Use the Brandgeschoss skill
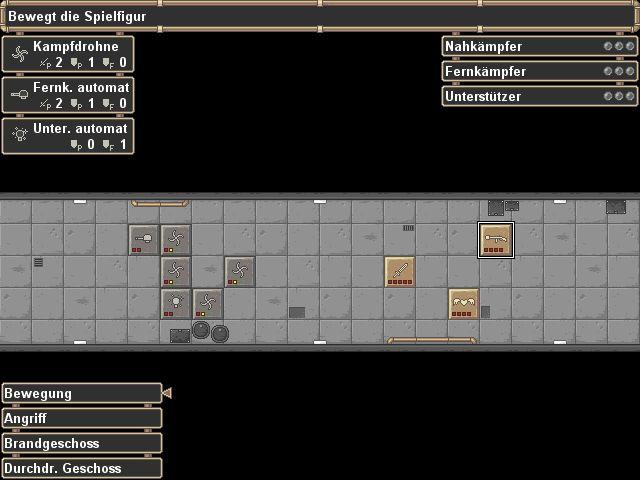The image size is (640, 480). [x=81, y=443]
